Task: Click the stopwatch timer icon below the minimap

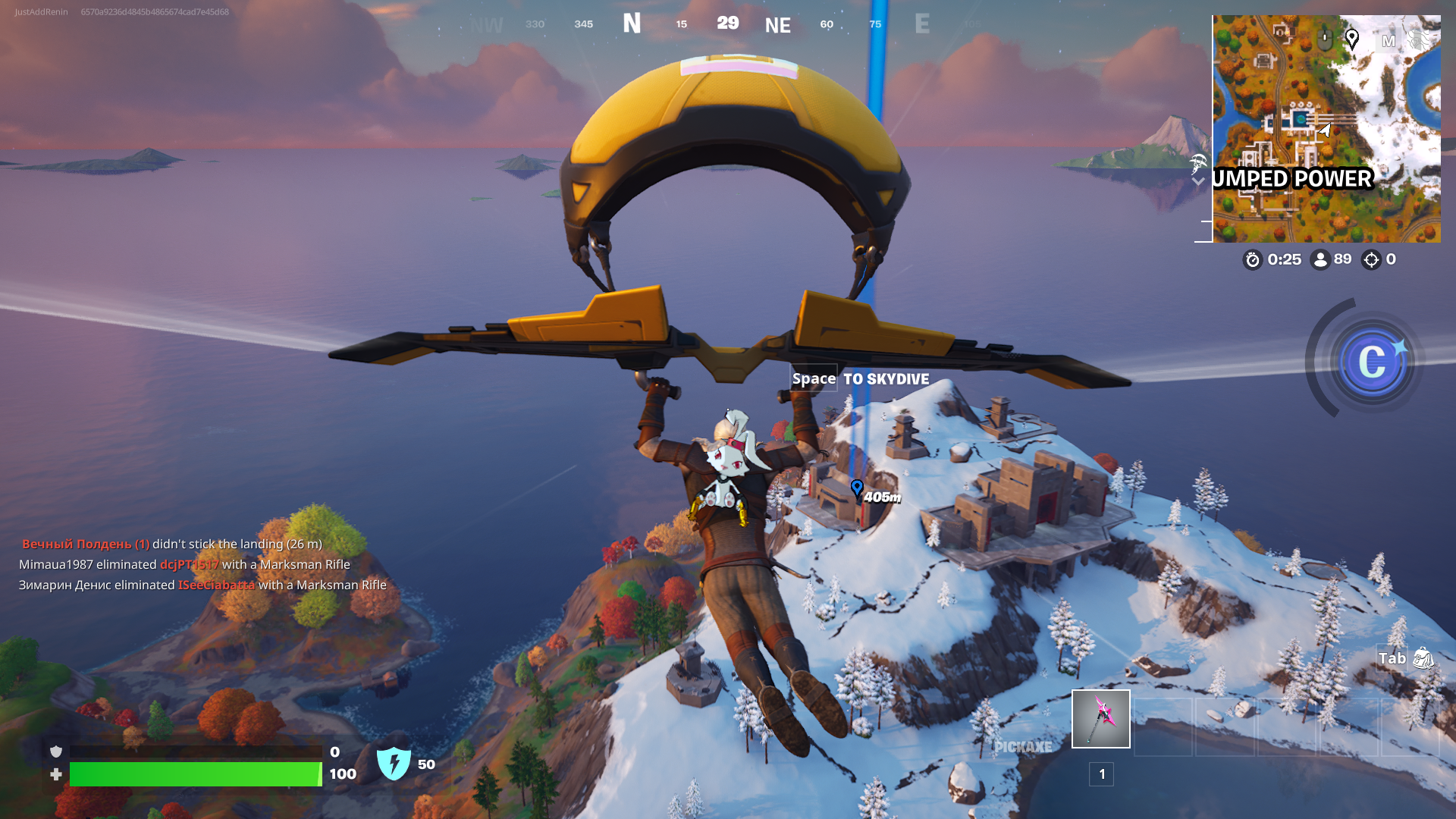Action: tap(1251, 259)
